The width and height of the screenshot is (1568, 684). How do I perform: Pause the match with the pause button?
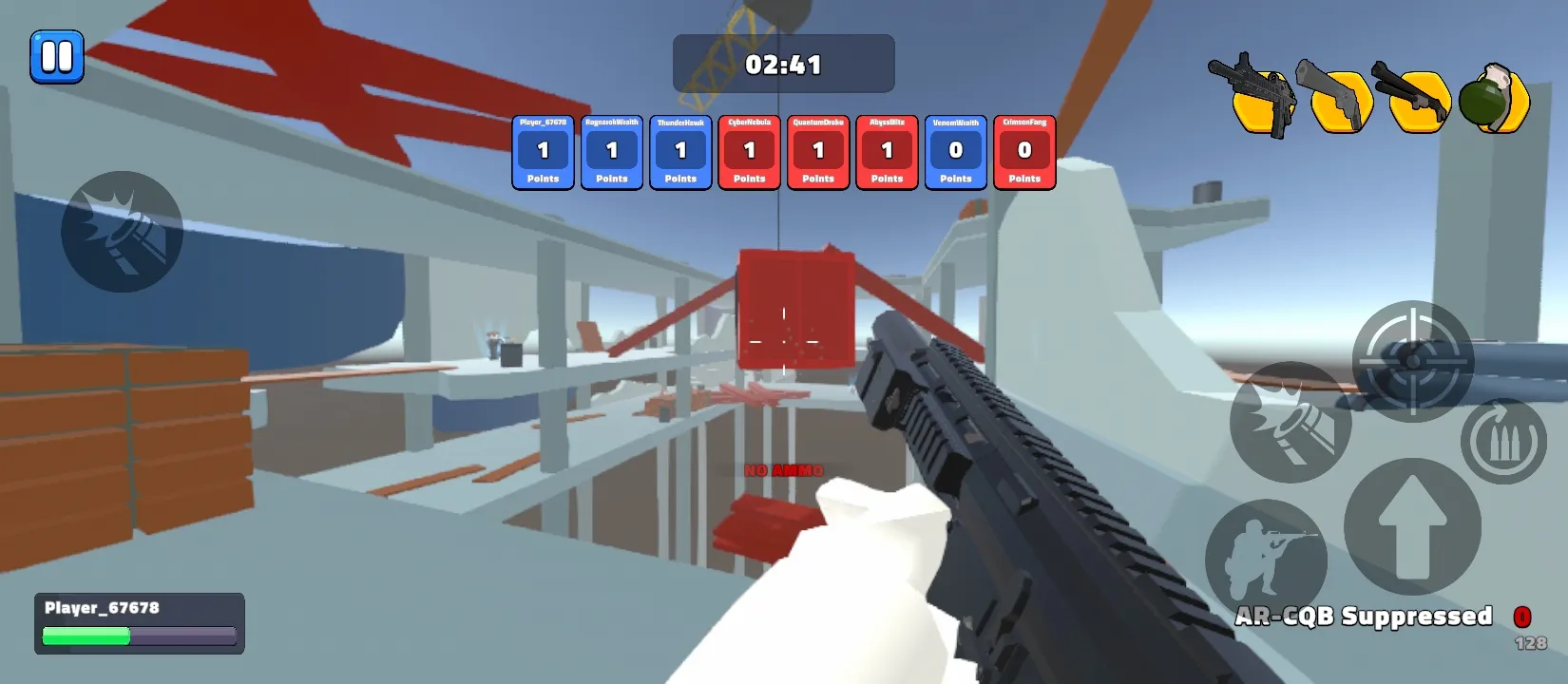pos(57,57)
